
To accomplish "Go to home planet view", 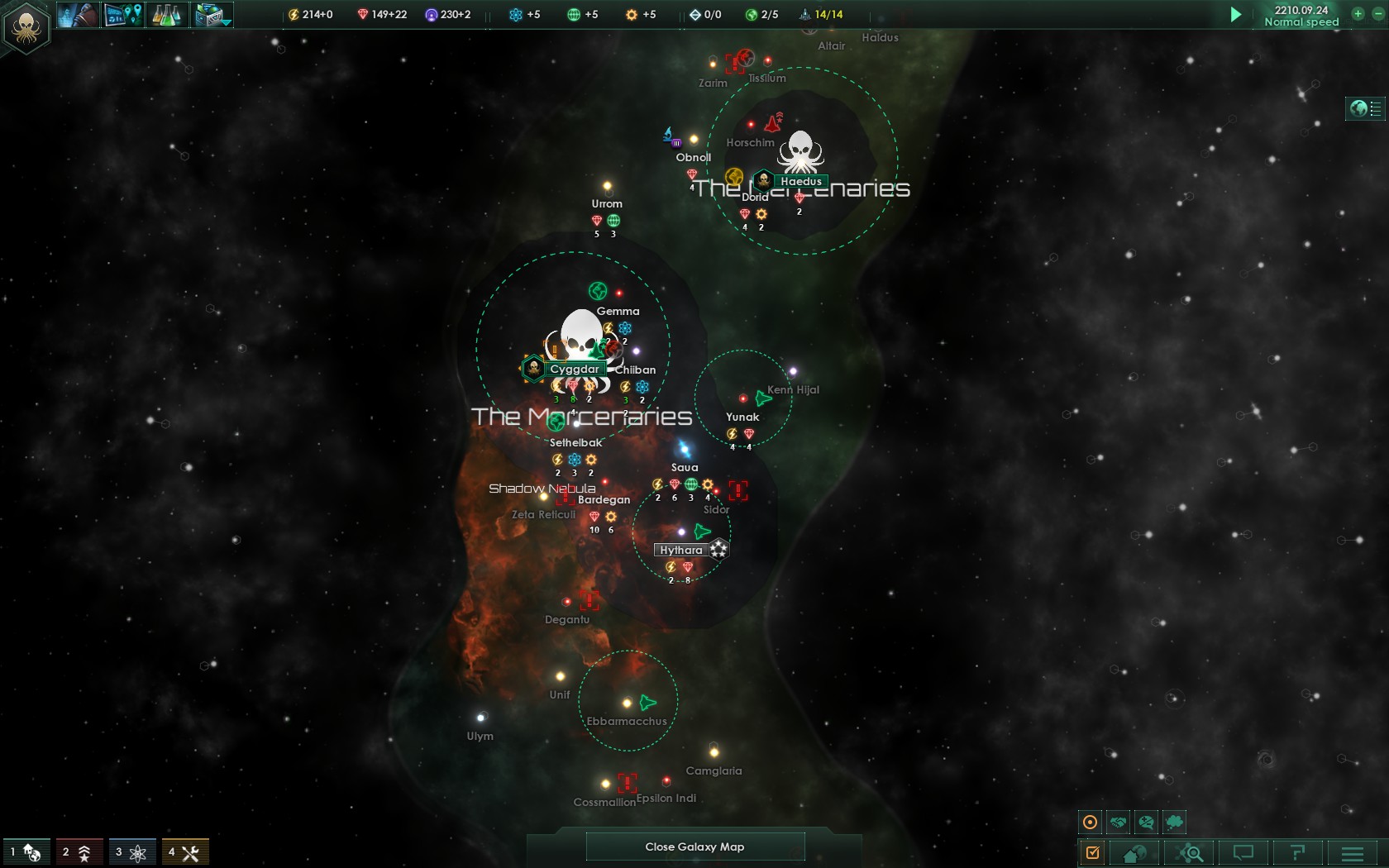I will [x=1134, y=852].
